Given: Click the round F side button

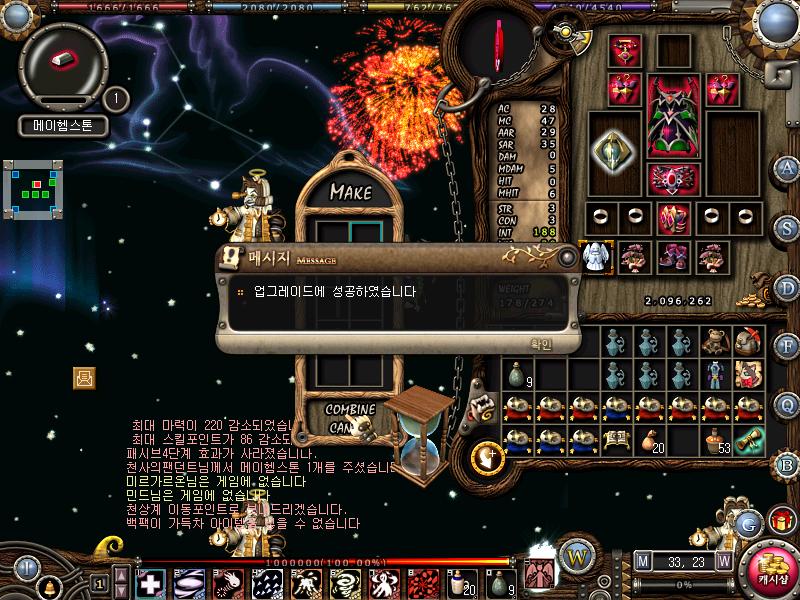Looking at the screenshot, I should tap(788, 346).
